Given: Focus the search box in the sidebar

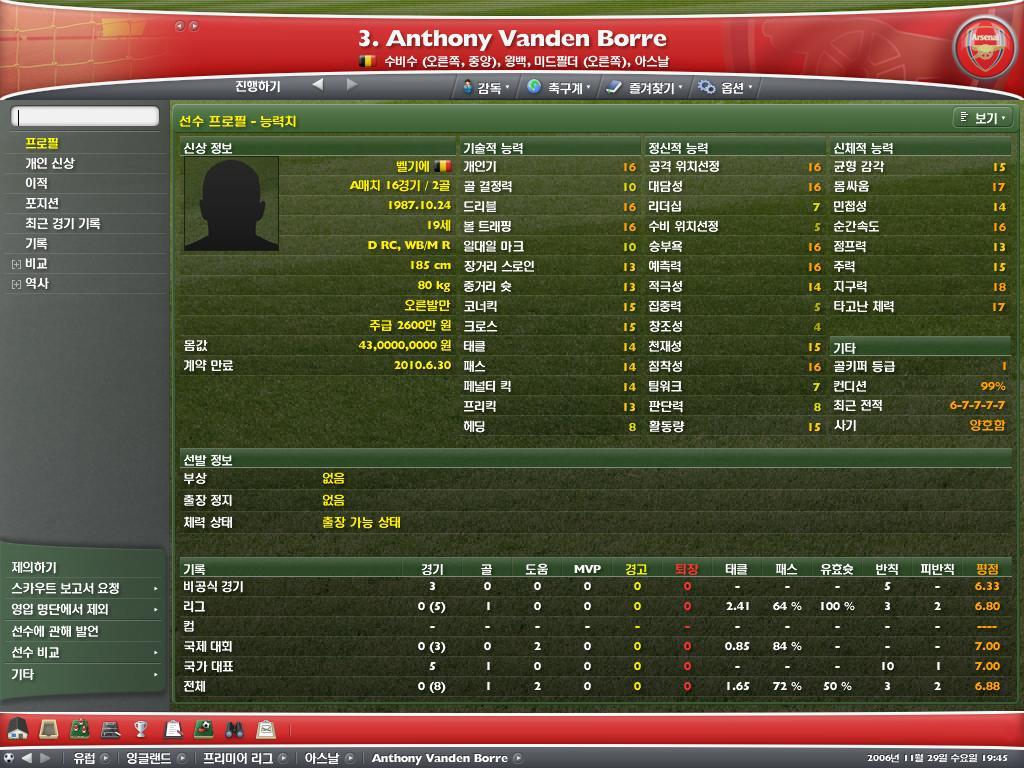Looking at the screenshot, I should 85,117.
